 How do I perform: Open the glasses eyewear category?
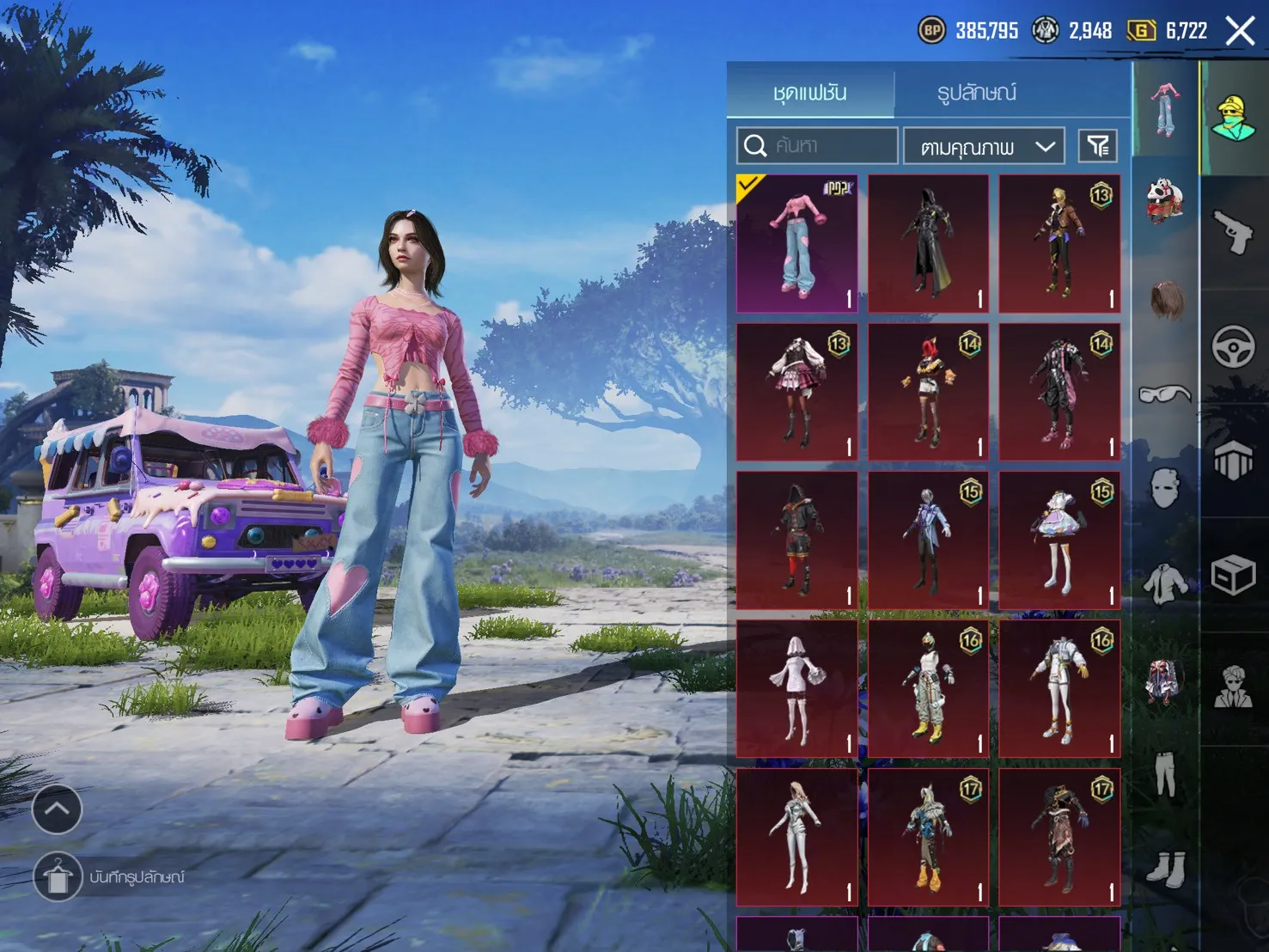click(x=1165, y=394)
